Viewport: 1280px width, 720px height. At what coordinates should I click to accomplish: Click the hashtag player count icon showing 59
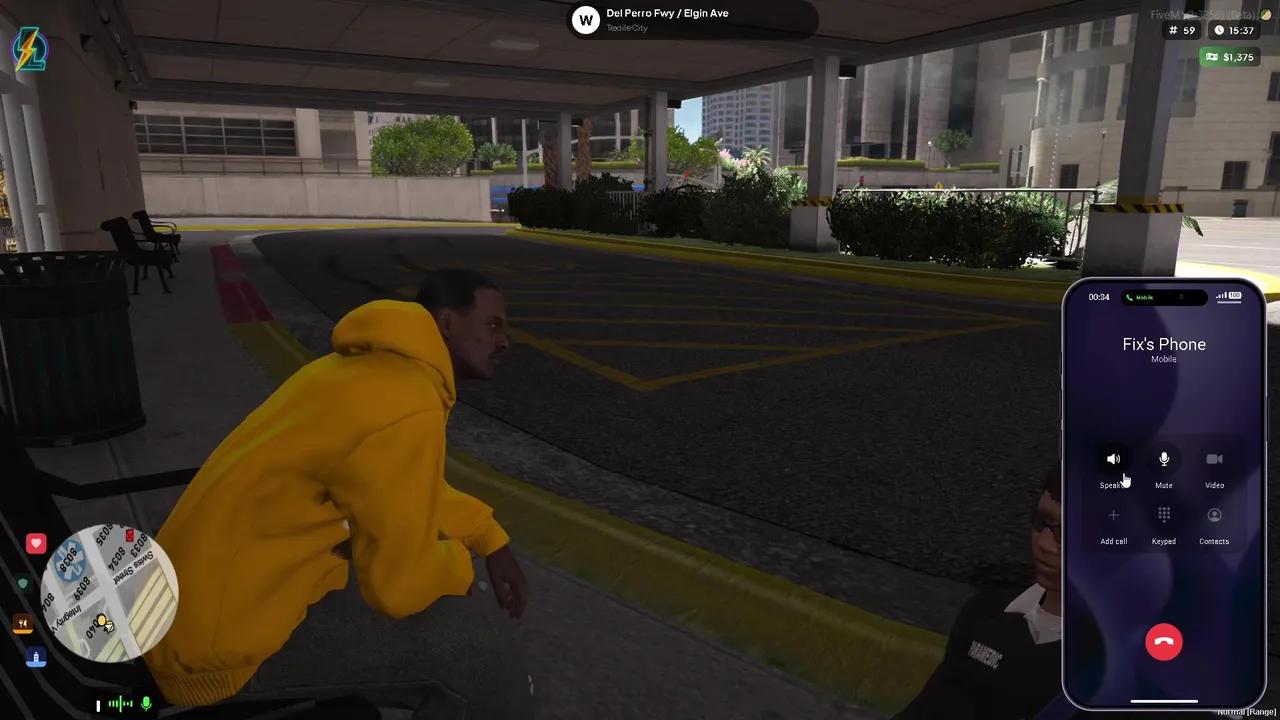tap(1172, 30)
